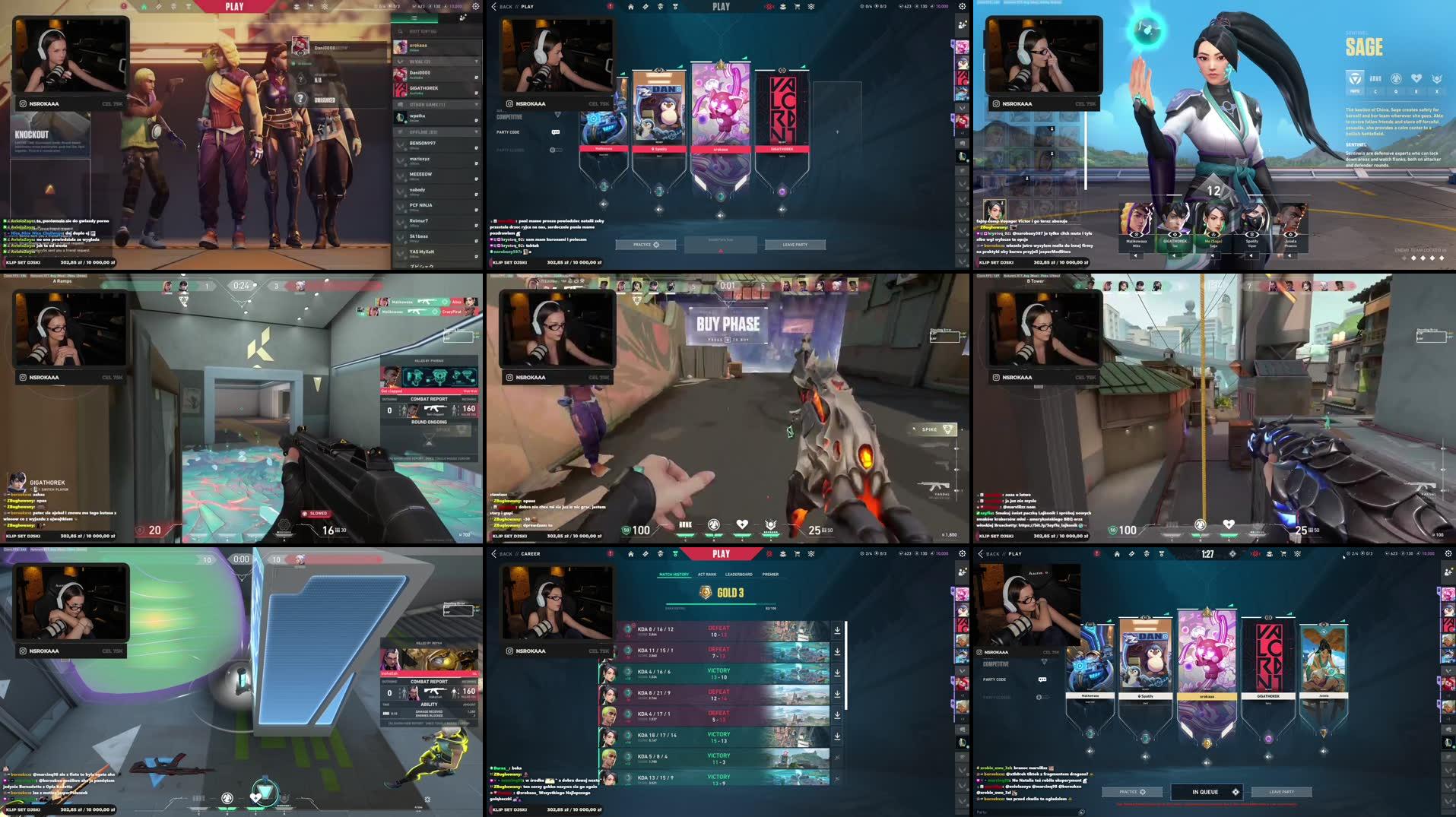This screenshot has width=1456, height=817.
Task: Open the Collection card icon next to home
Action: tap(646, 6)
